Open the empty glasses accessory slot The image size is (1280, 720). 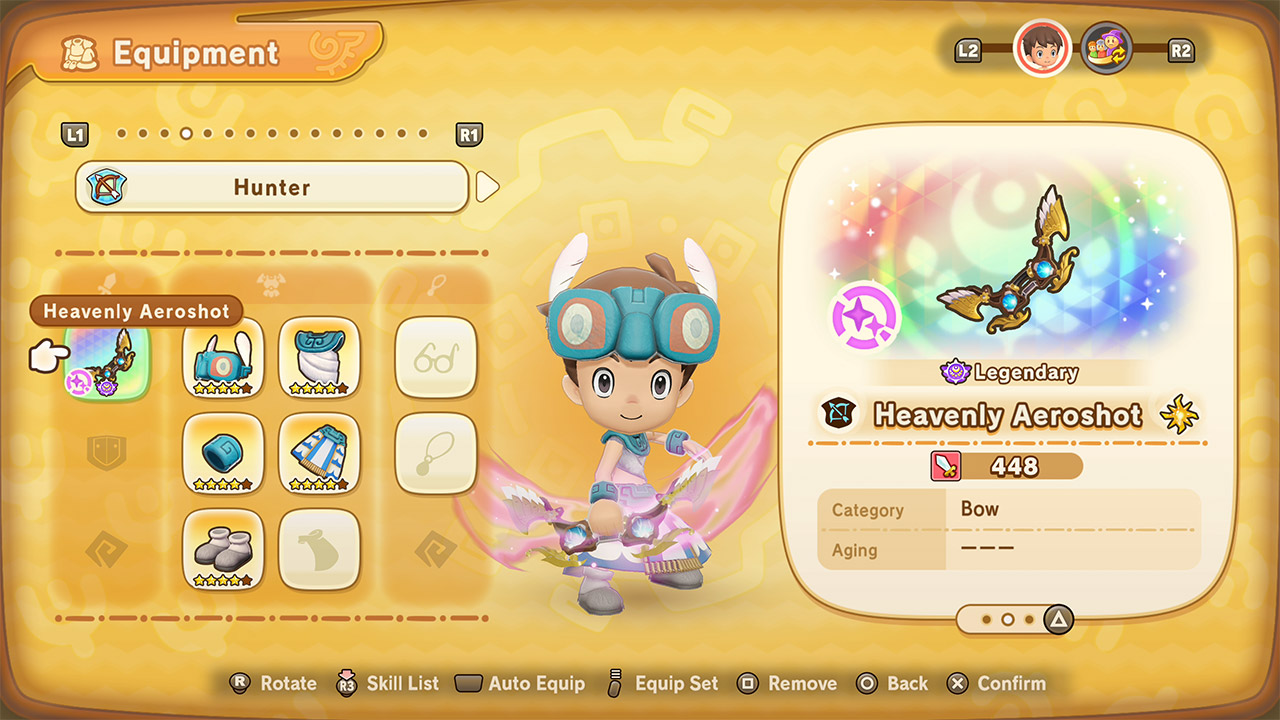point(436,357)
